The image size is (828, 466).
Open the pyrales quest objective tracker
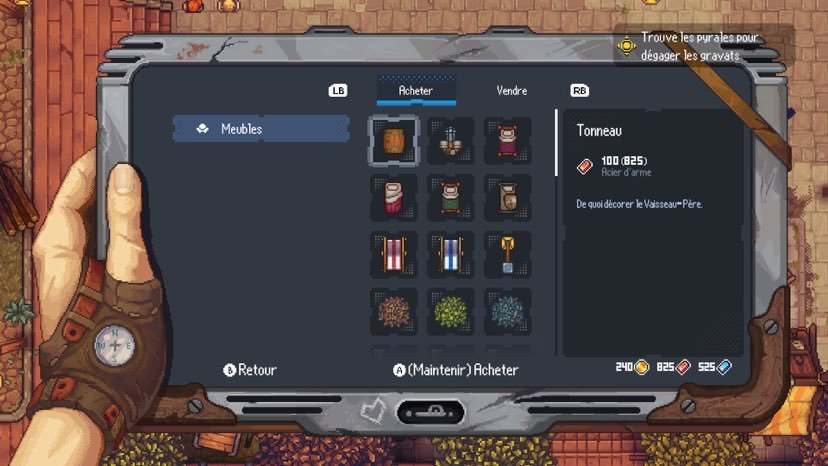(690, 45)
